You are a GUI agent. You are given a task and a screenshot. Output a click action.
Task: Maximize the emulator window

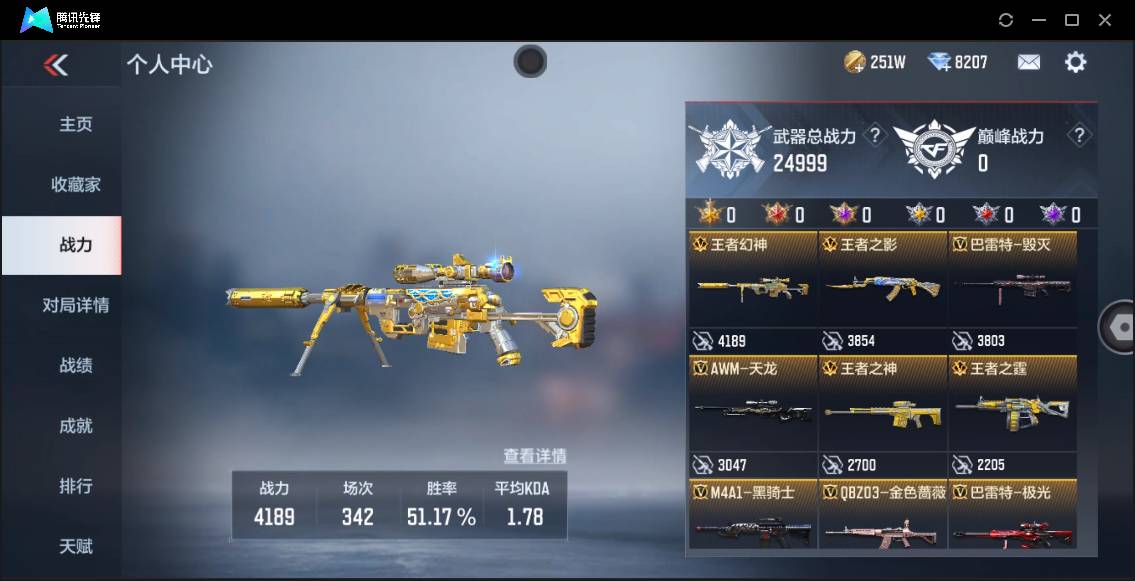[x=1072, y=20]
